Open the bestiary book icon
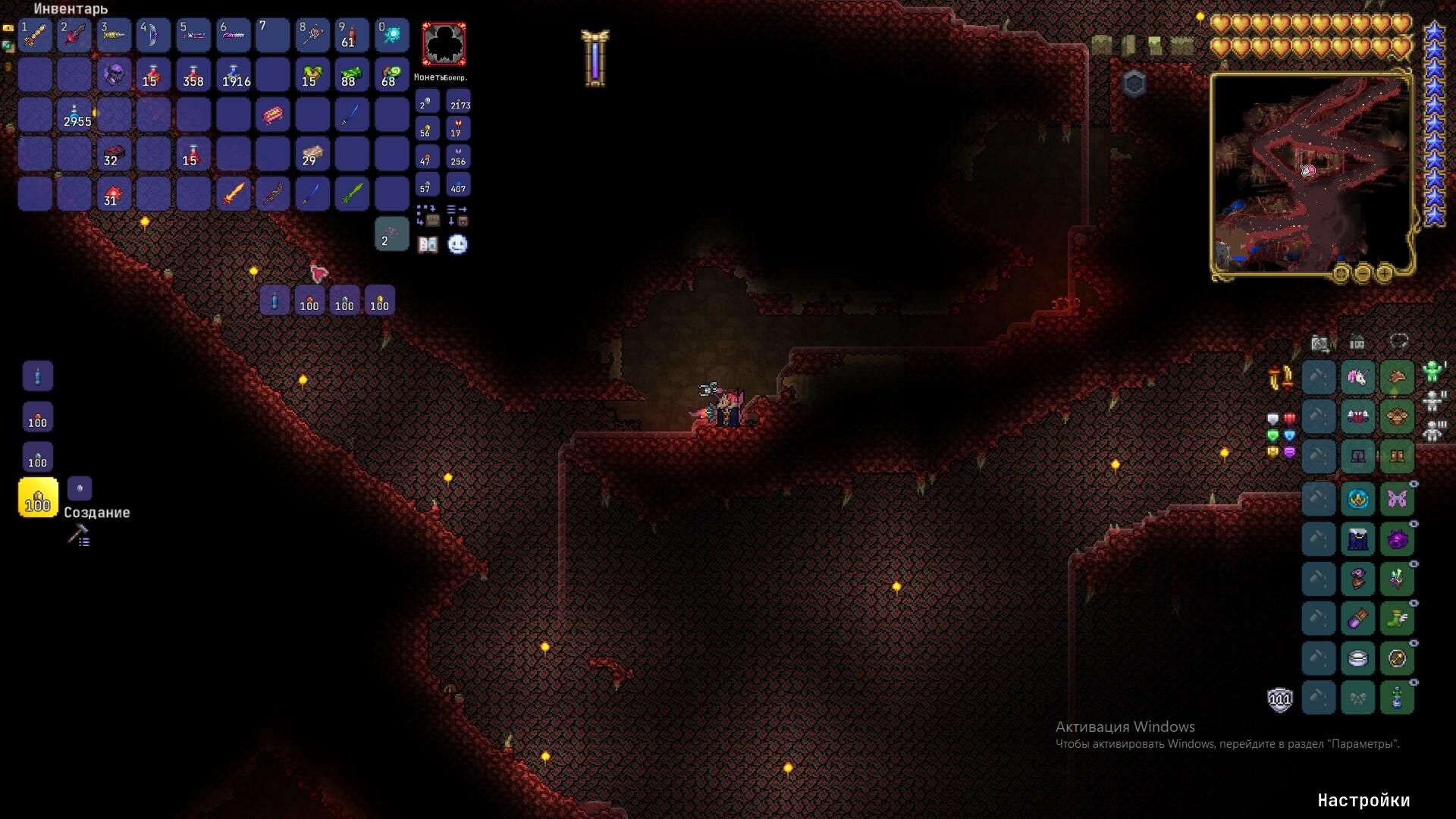The image size is (1456, 819). tap(428, 244)
